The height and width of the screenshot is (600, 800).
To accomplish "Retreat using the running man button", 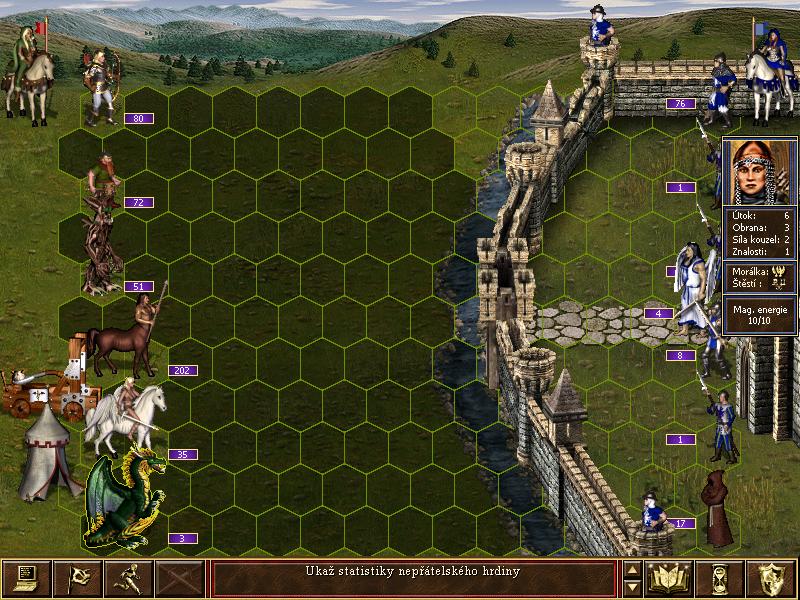I will pos(128,578).
